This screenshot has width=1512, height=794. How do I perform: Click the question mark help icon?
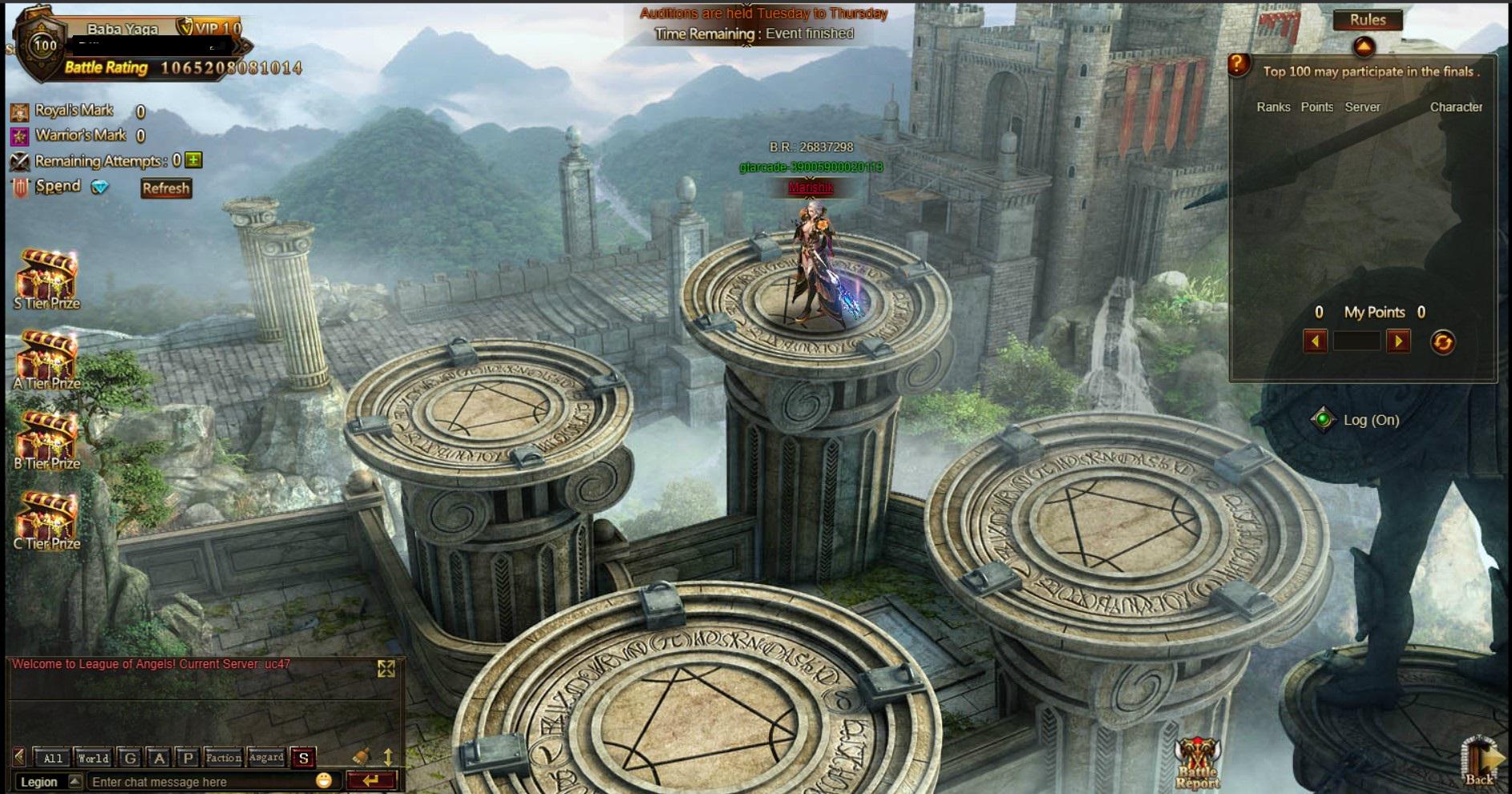point(1239,64)
